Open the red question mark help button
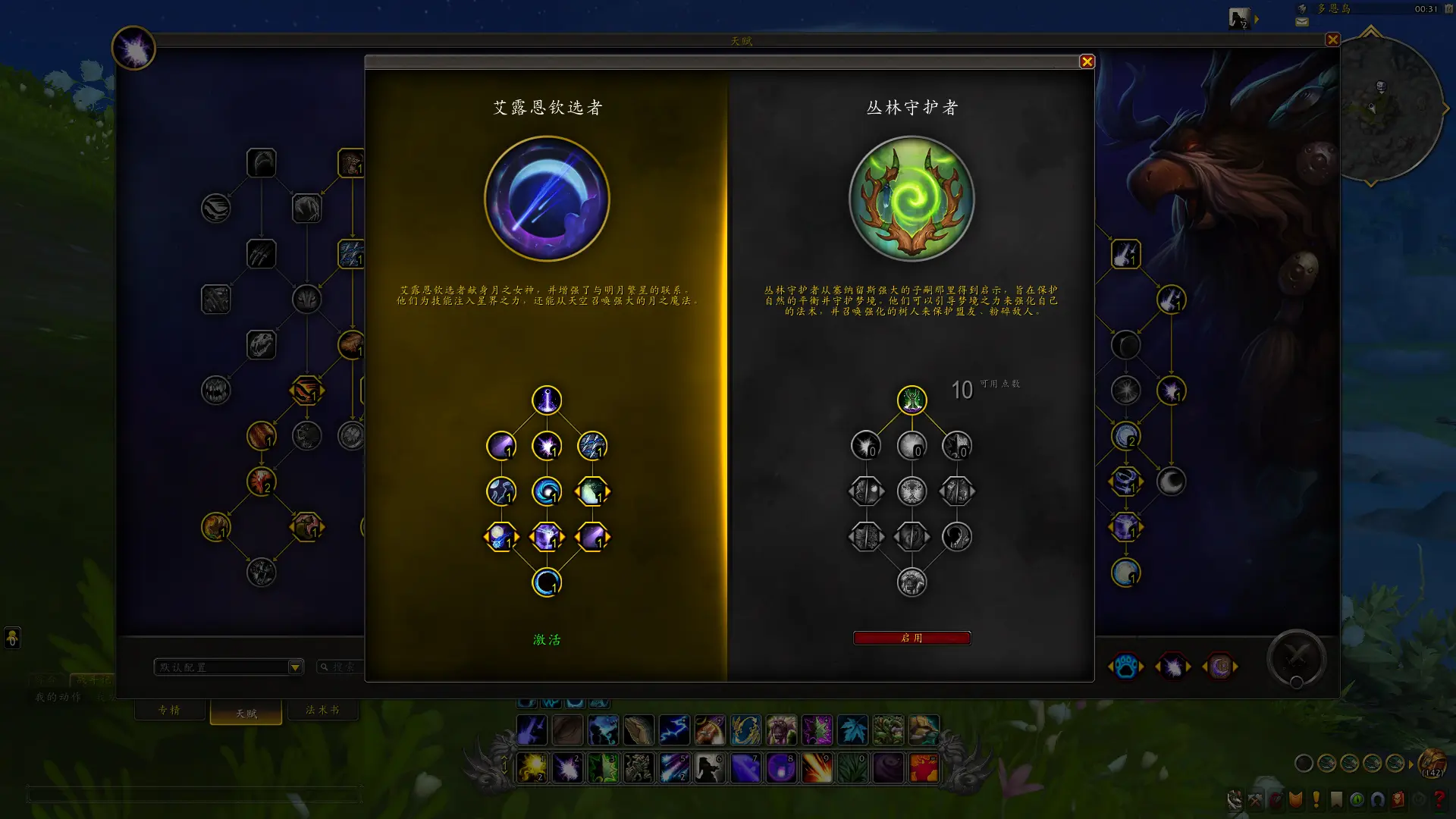1456x819 pixels. tap(1439, 799)
